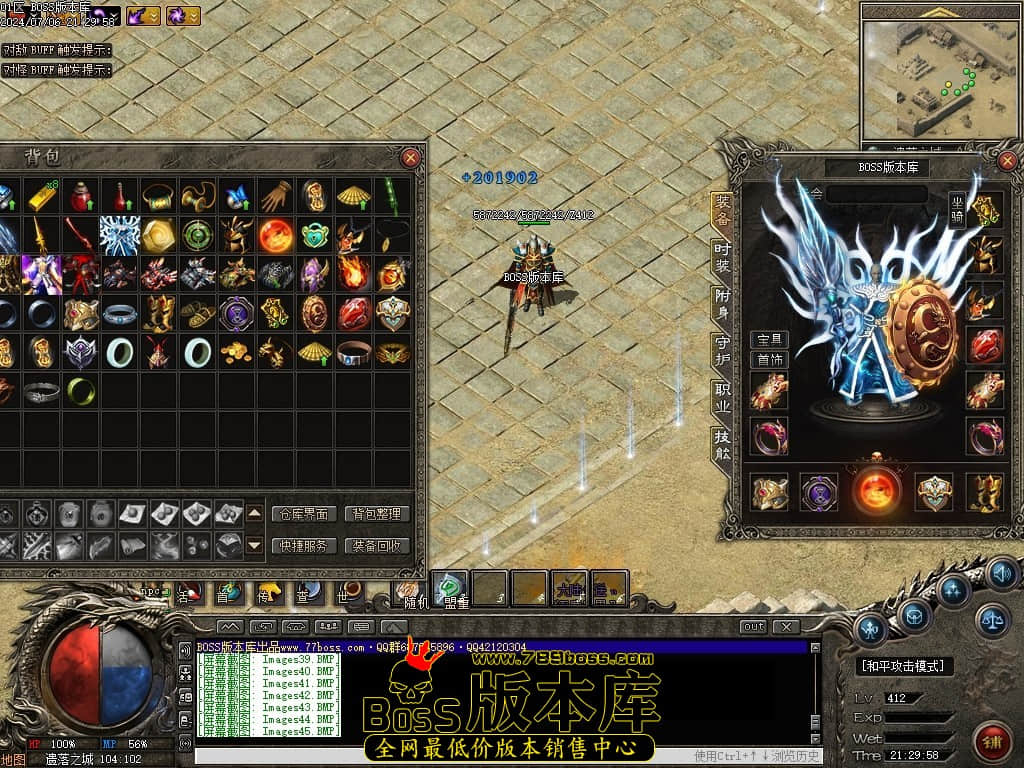Click the mount (坐骑) button
Screen dimensions: 1024x768
coord(957,210)
